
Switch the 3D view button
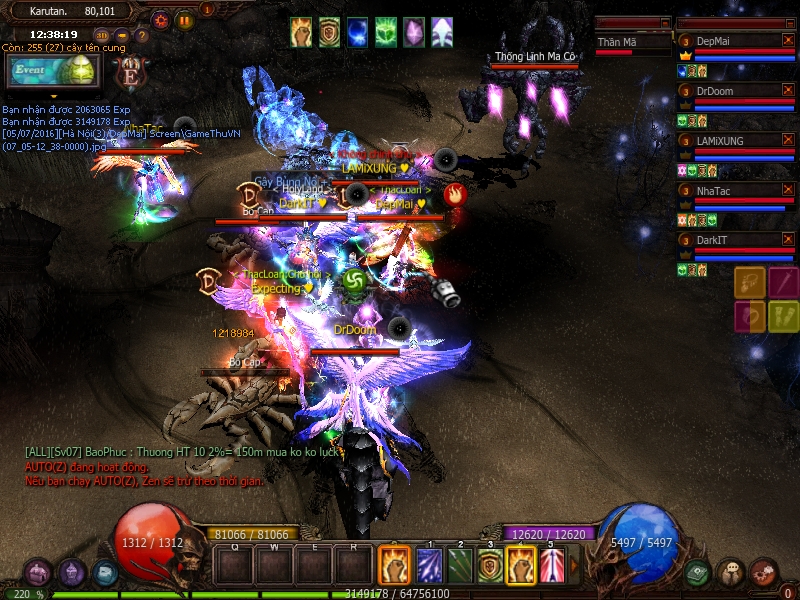pyautogui.click(x=102, y=36)
